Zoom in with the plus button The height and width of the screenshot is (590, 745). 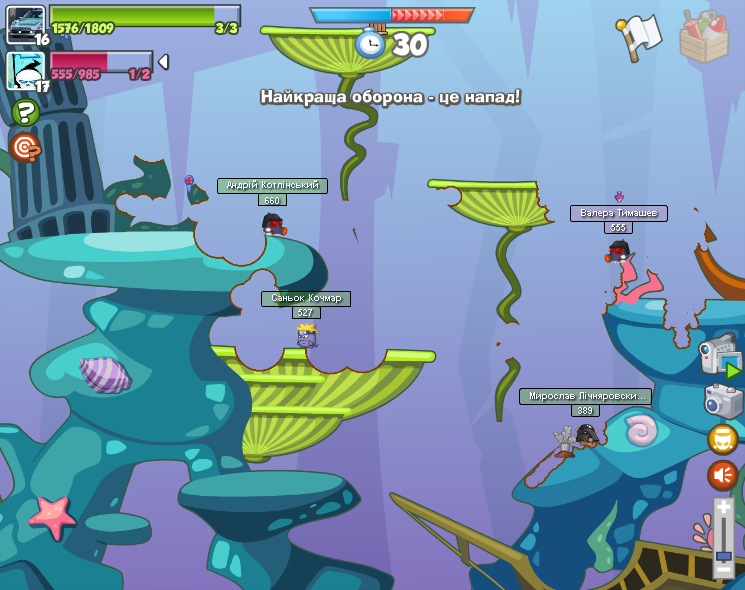(x=723, y=508)
